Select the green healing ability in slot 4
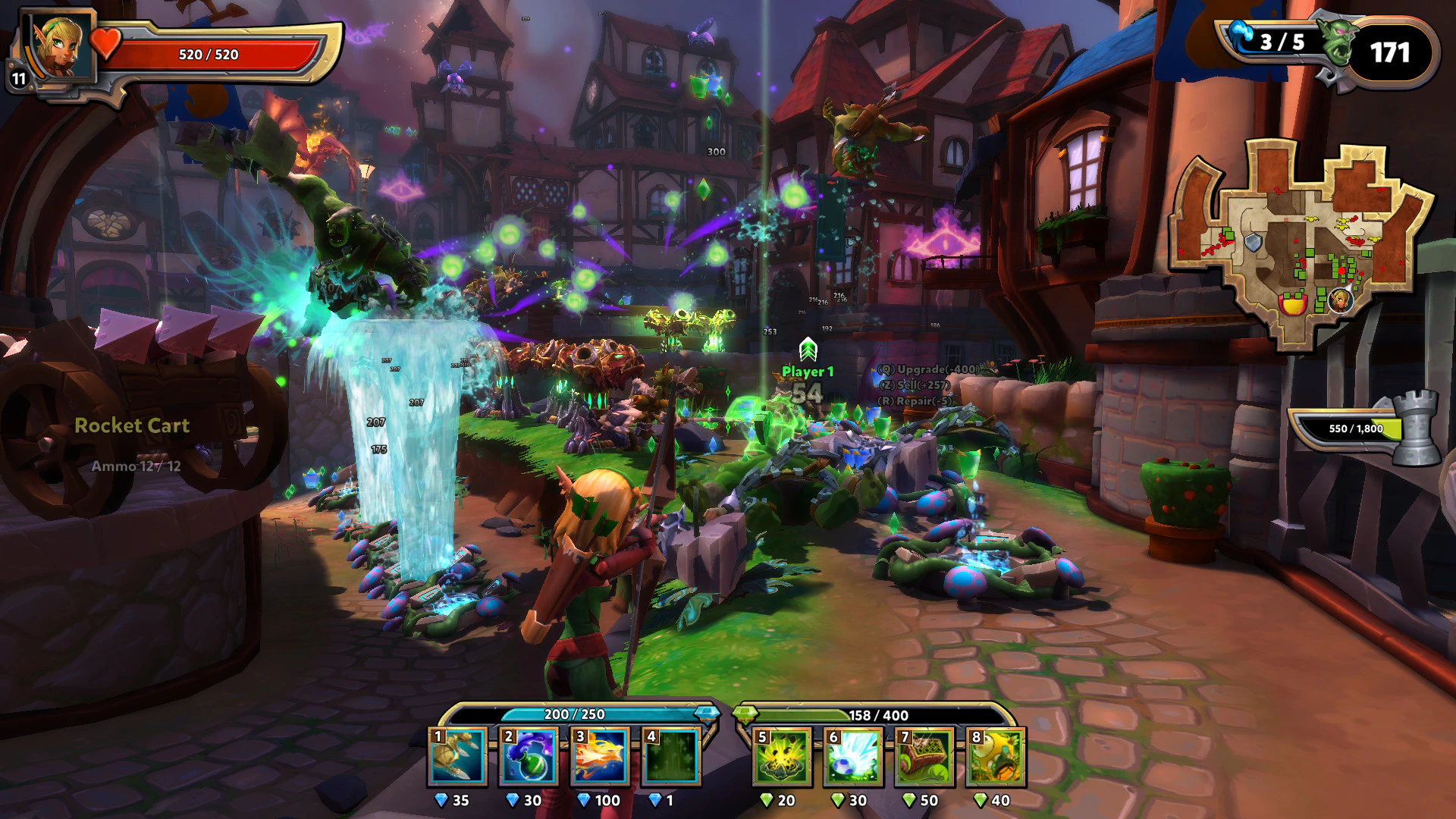The image size is (1456, 819). (671, 756)
